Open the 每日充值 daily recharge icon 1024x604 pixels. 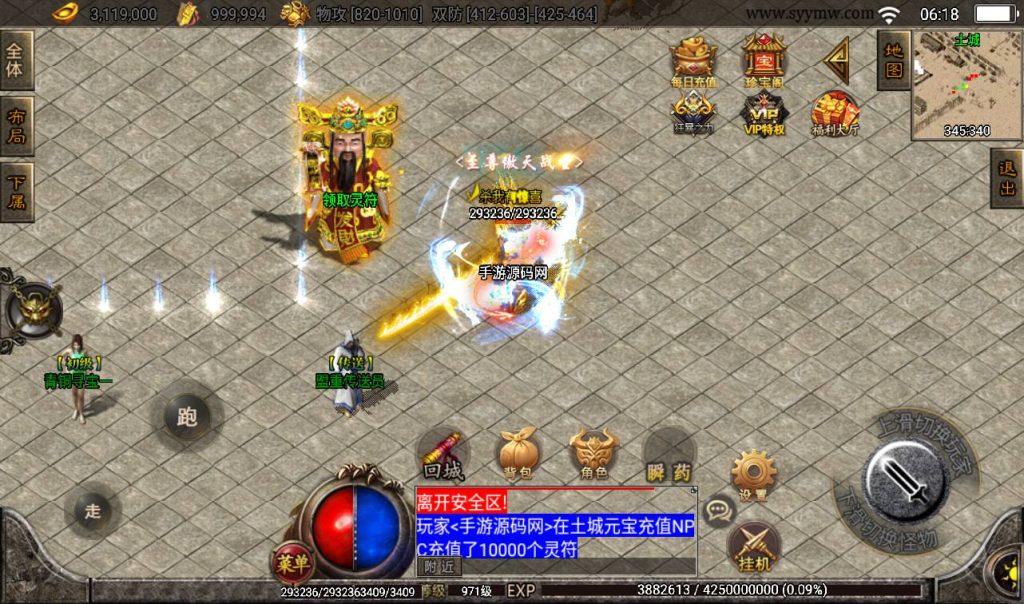693,63
